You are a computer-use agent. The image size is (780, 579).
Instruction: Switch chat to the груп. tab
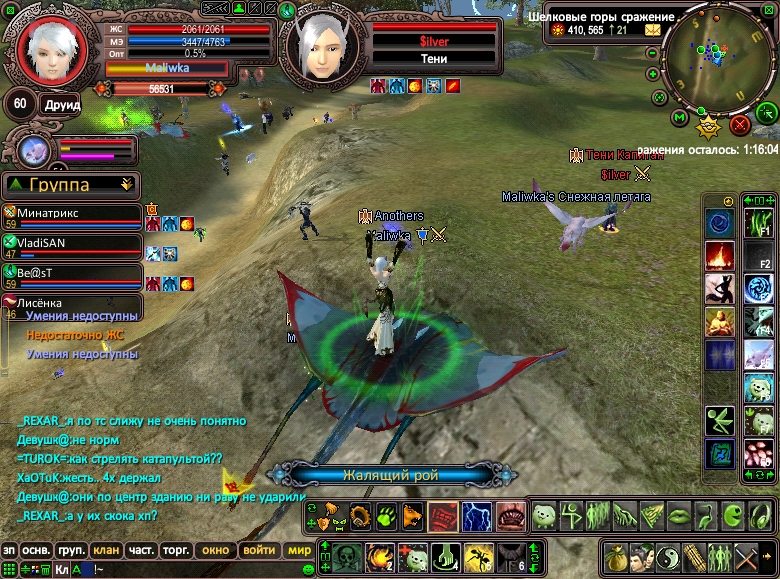(70, 550)
